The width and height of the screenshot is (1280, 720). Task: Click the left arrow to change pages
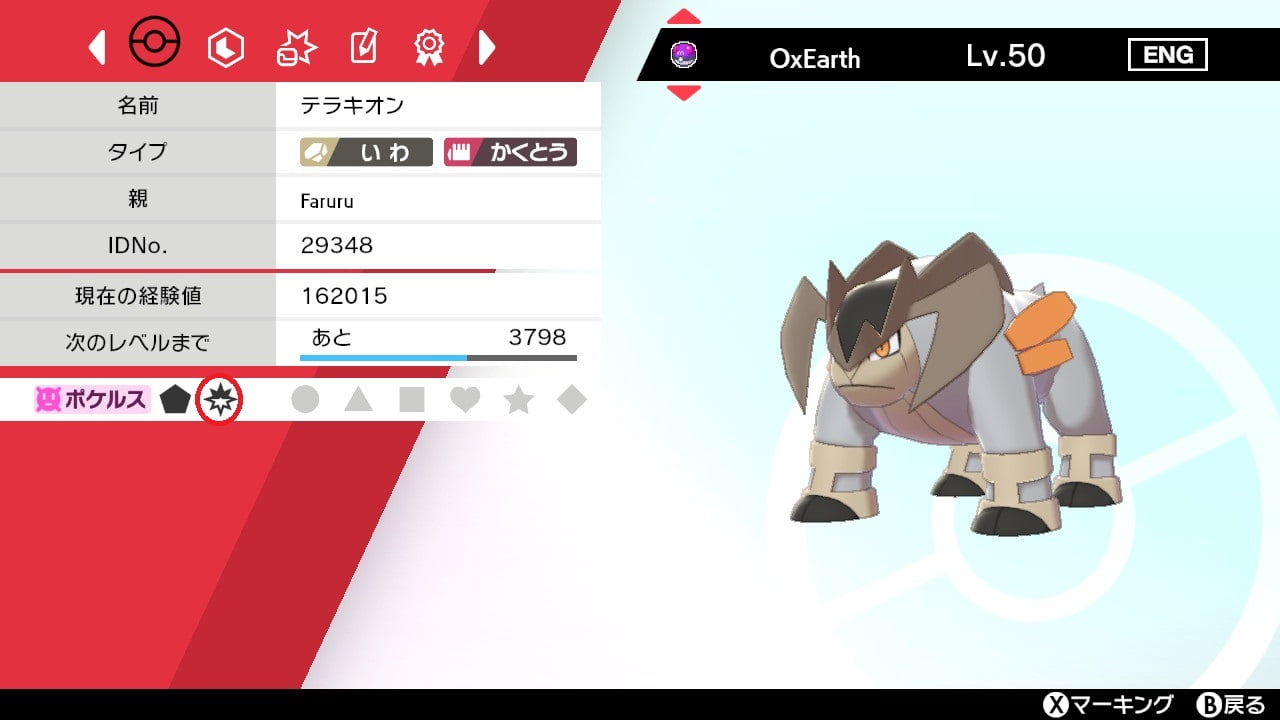97,42
